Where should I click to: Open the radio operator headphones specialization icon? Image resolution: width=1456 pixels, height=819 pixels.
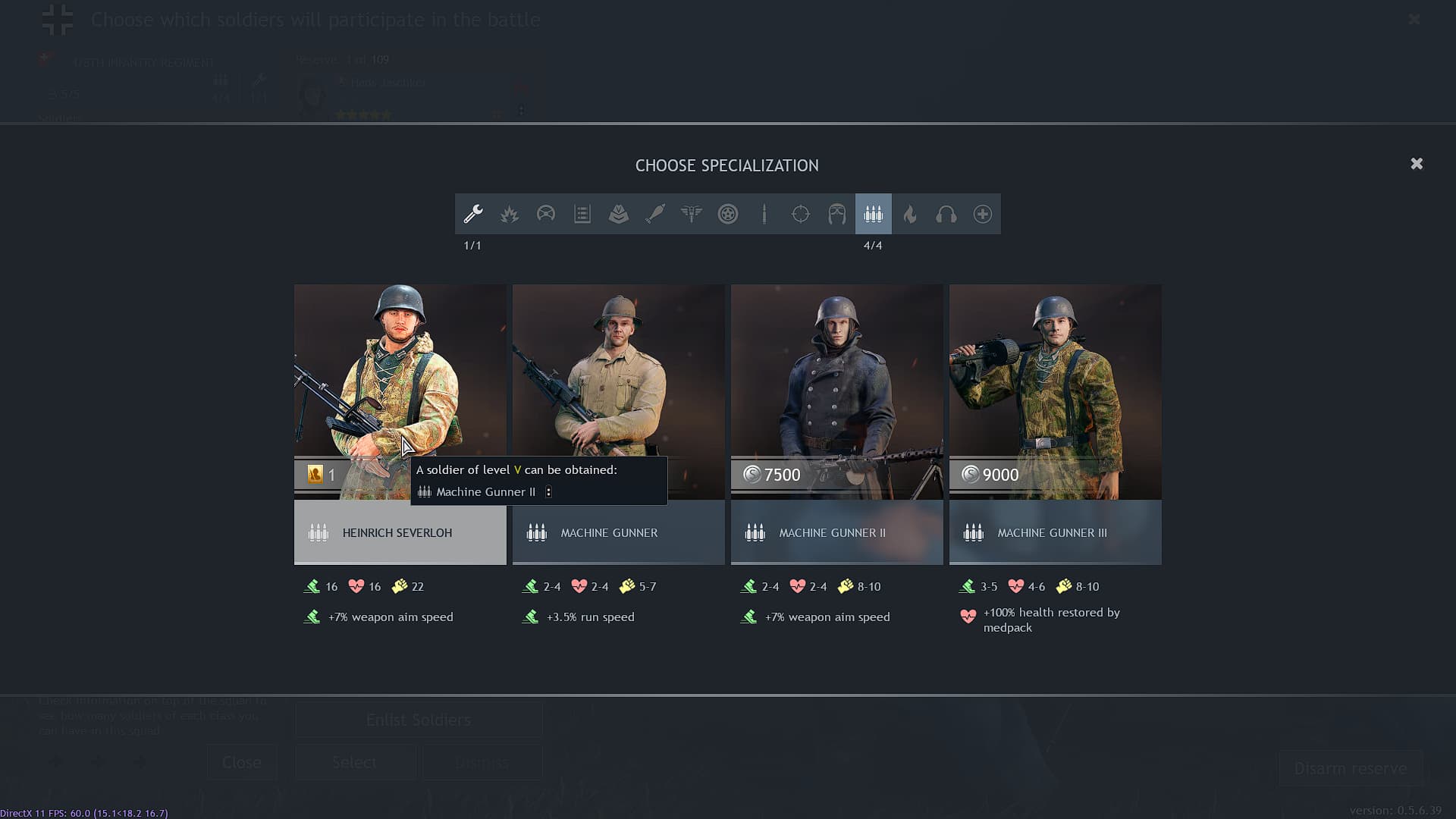946,214
